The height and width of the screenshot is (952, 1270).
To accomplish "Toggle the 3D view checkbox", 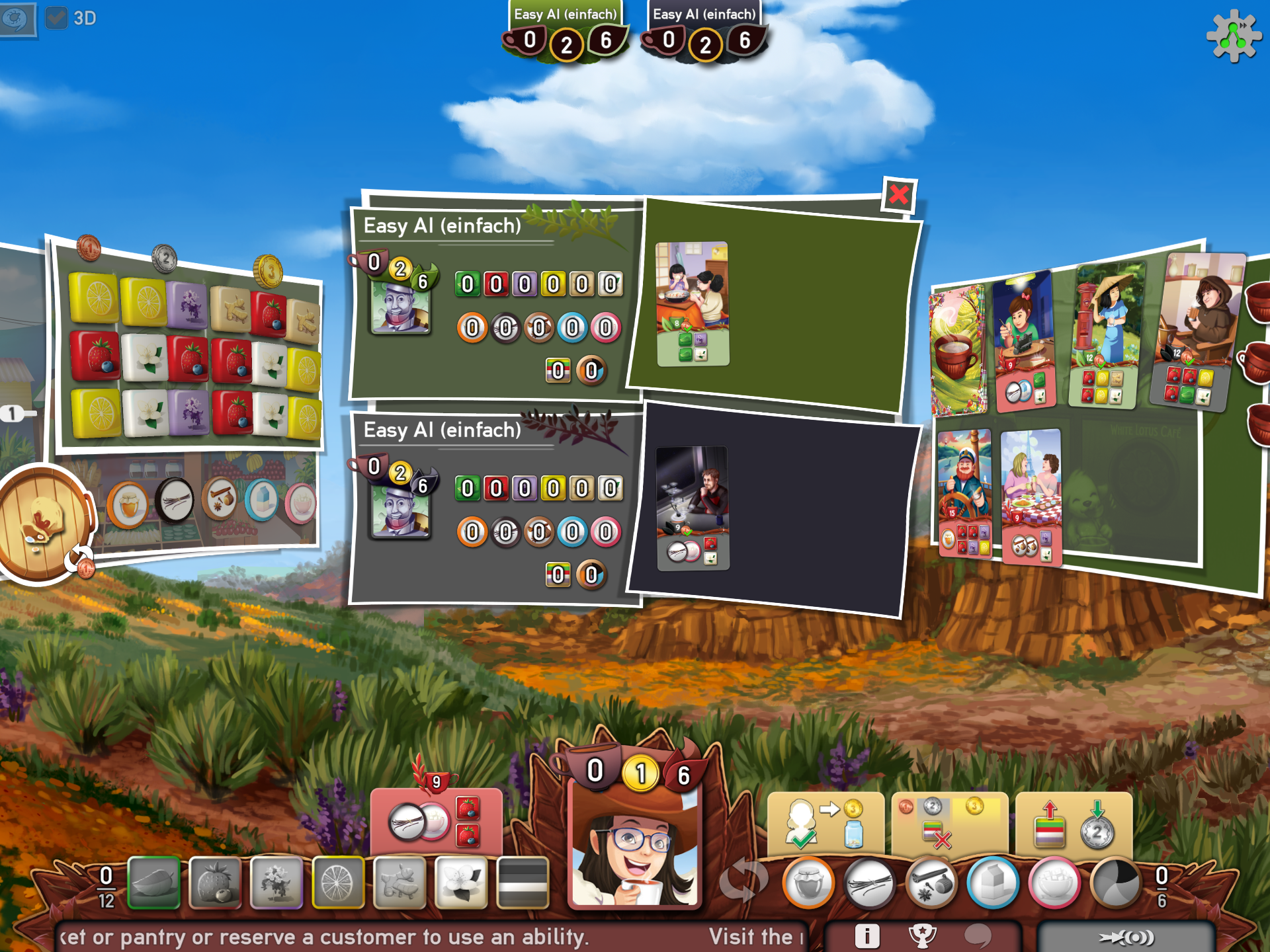I will coord(58,18).
